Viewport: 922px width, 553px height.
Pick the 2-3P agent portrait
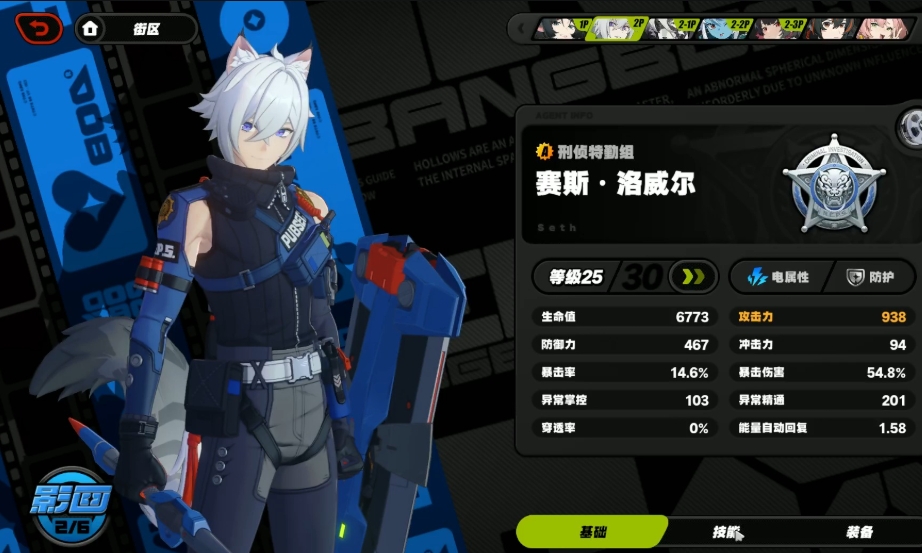pos(778,28)
